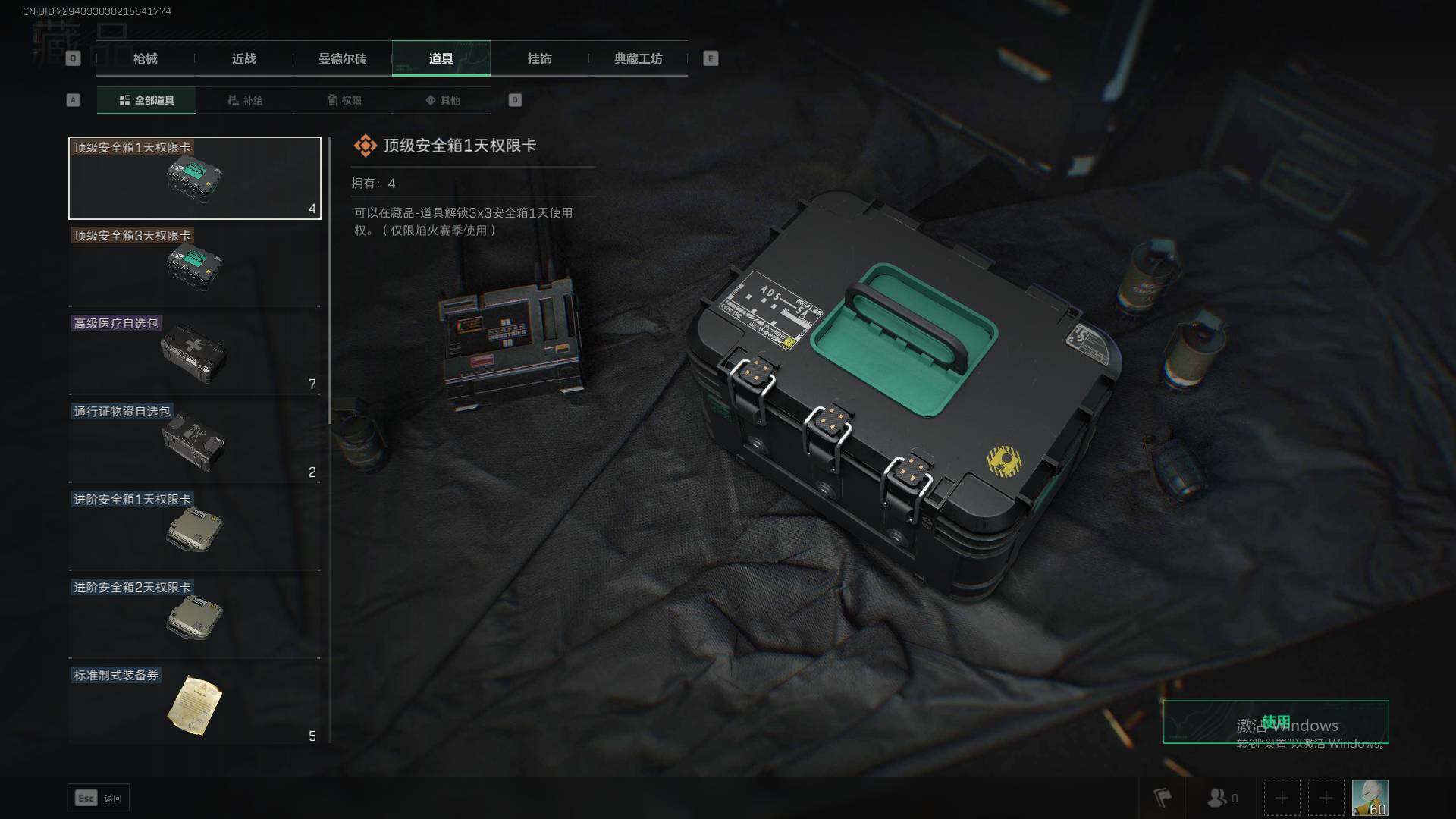Switch to the 枪械 tab
Image resolution: width=1456 pixels, height=819 pixels.
click(x=145, y=58)
